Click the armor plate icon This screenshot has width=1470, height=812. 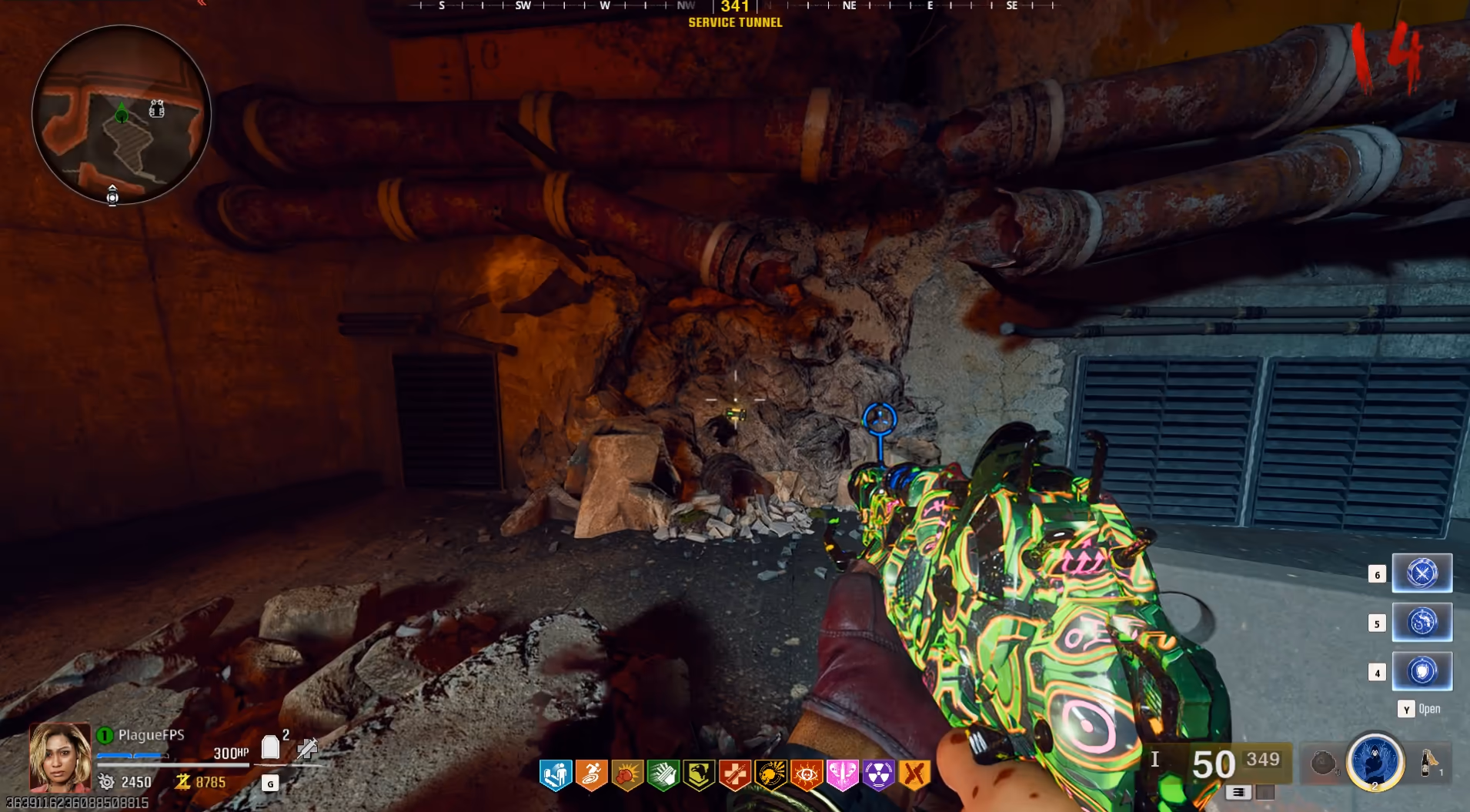(x=270, y=747)
